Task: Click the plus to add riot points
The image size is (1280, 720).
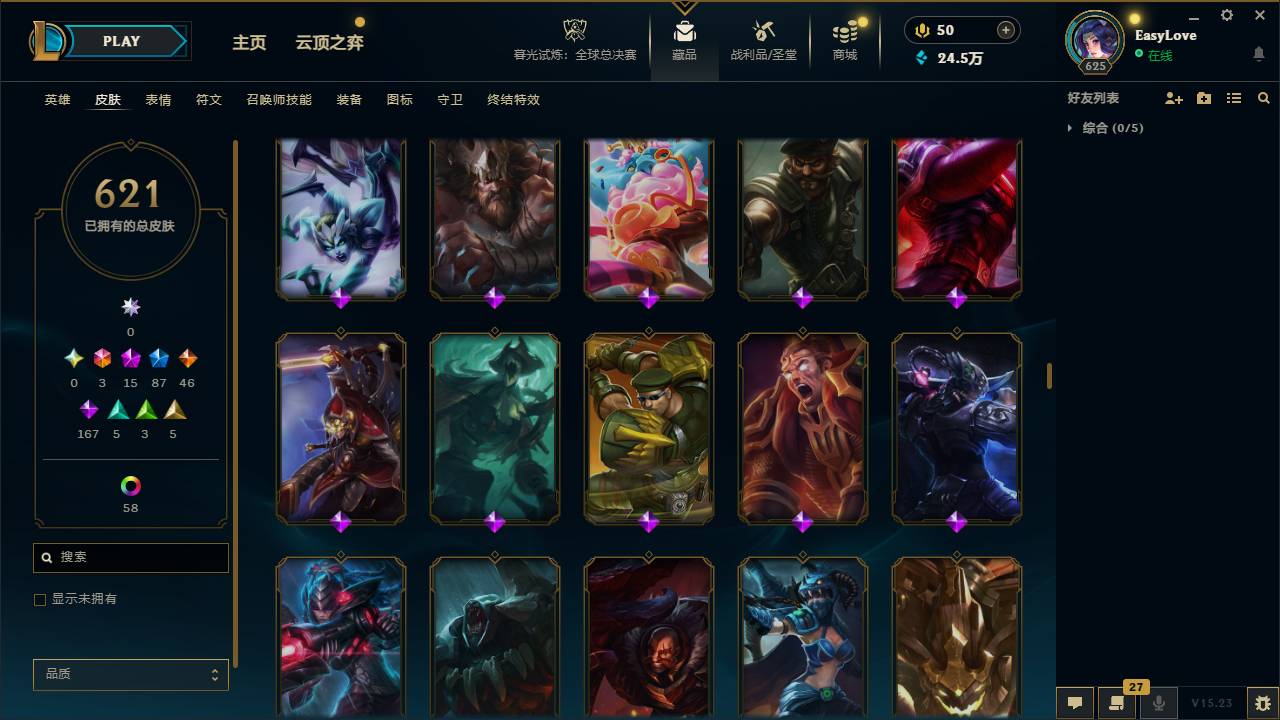Action: [x=1004, y=30]
